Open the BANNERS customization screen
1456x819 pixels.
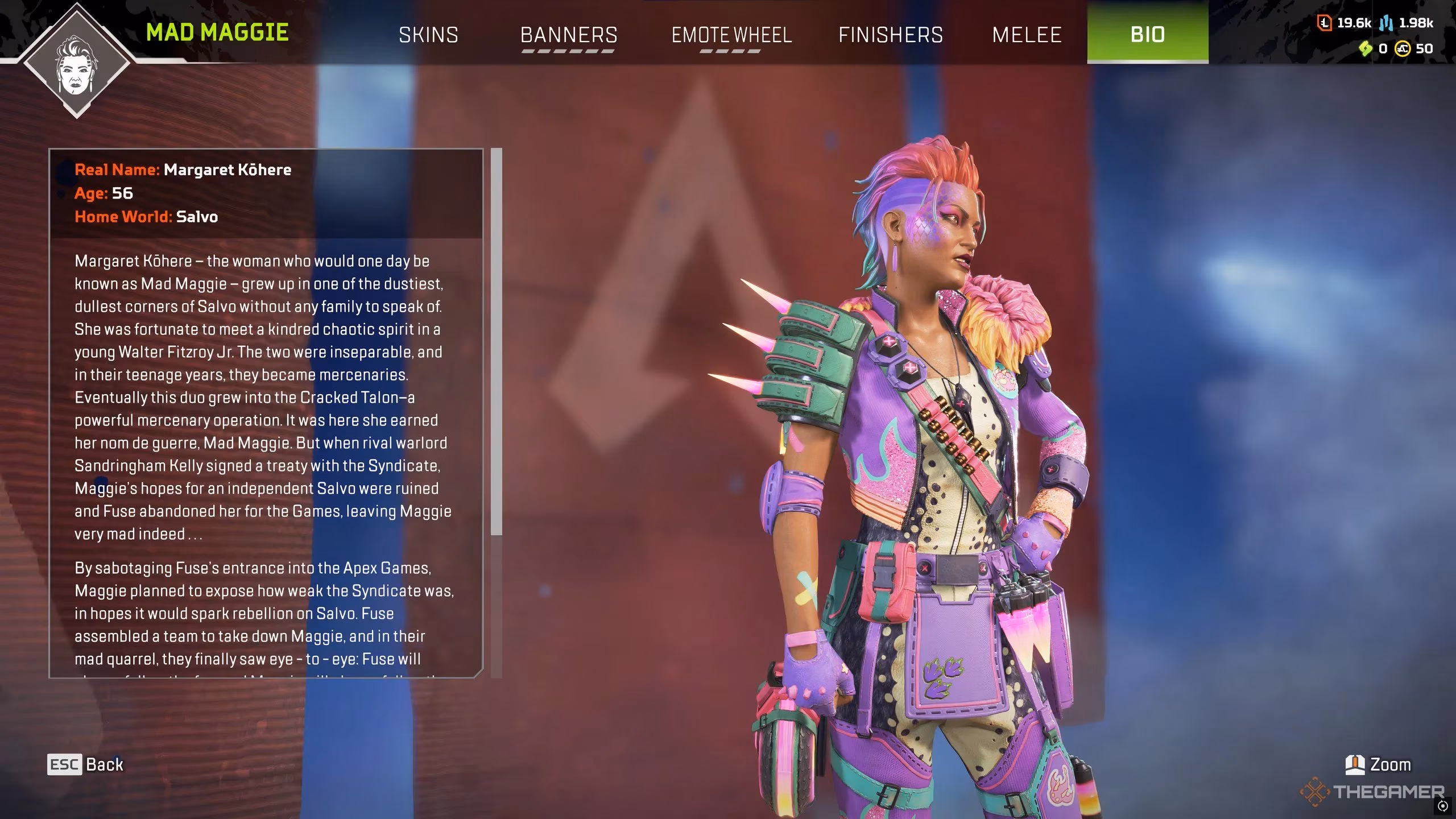[569, 35]
